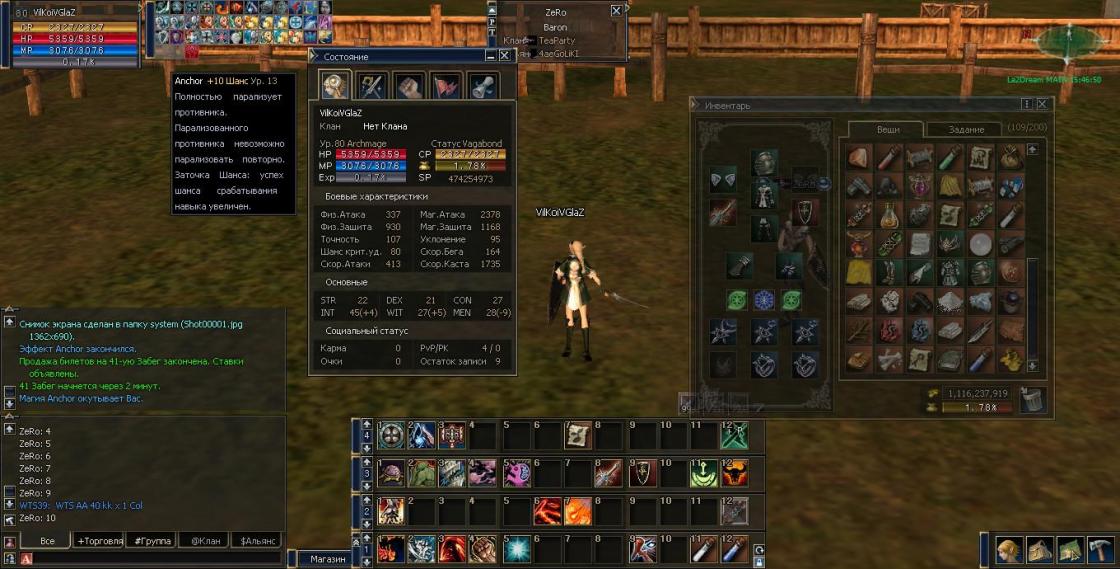Use the scroll item on top hotbar row
Screen dimensions: 1120x569
click(x=577, y=434)
